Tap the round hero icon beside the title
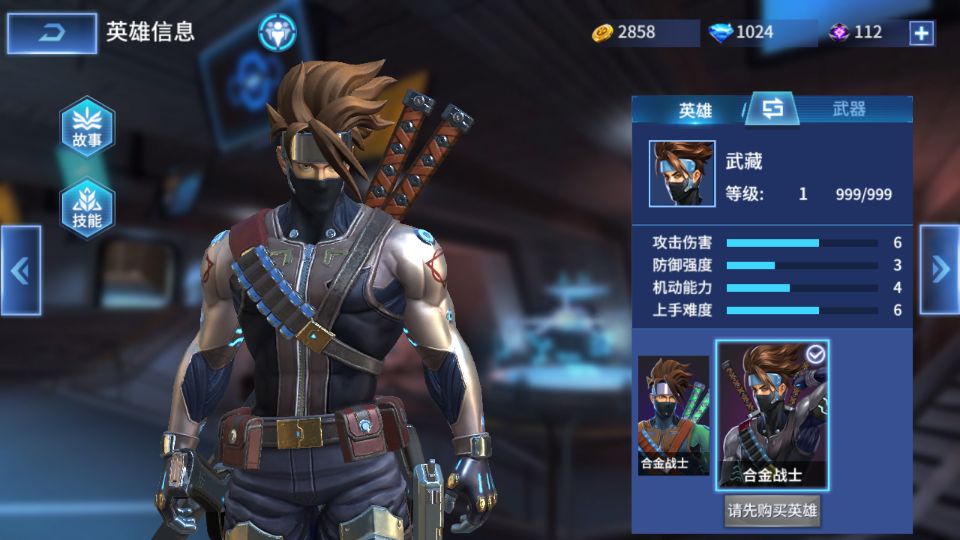Screen dimensions: 960x540 tap(276, 33)
